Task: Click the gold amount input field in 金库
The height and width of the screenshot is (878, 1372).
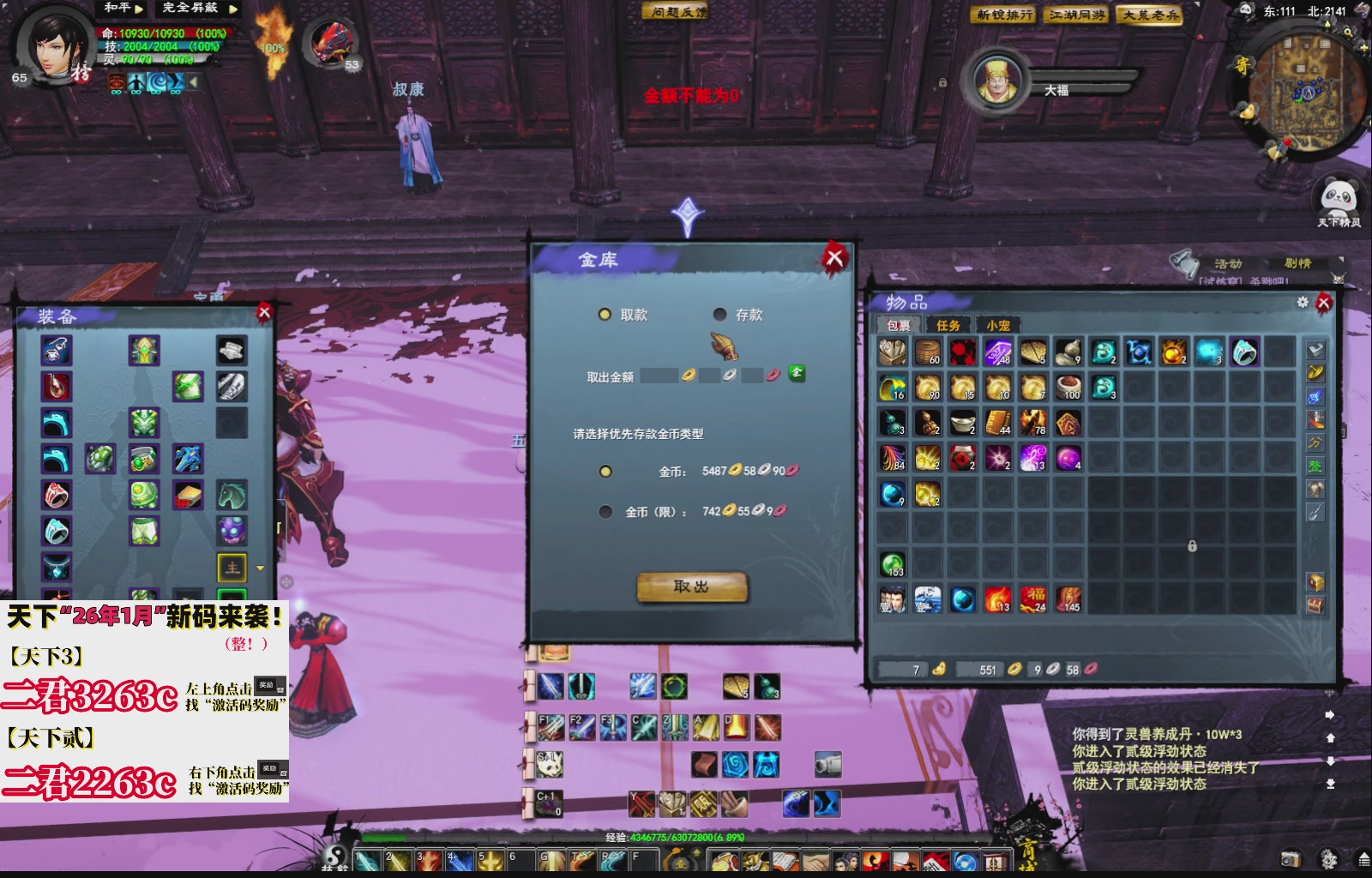Action: (x=661, y=374)
